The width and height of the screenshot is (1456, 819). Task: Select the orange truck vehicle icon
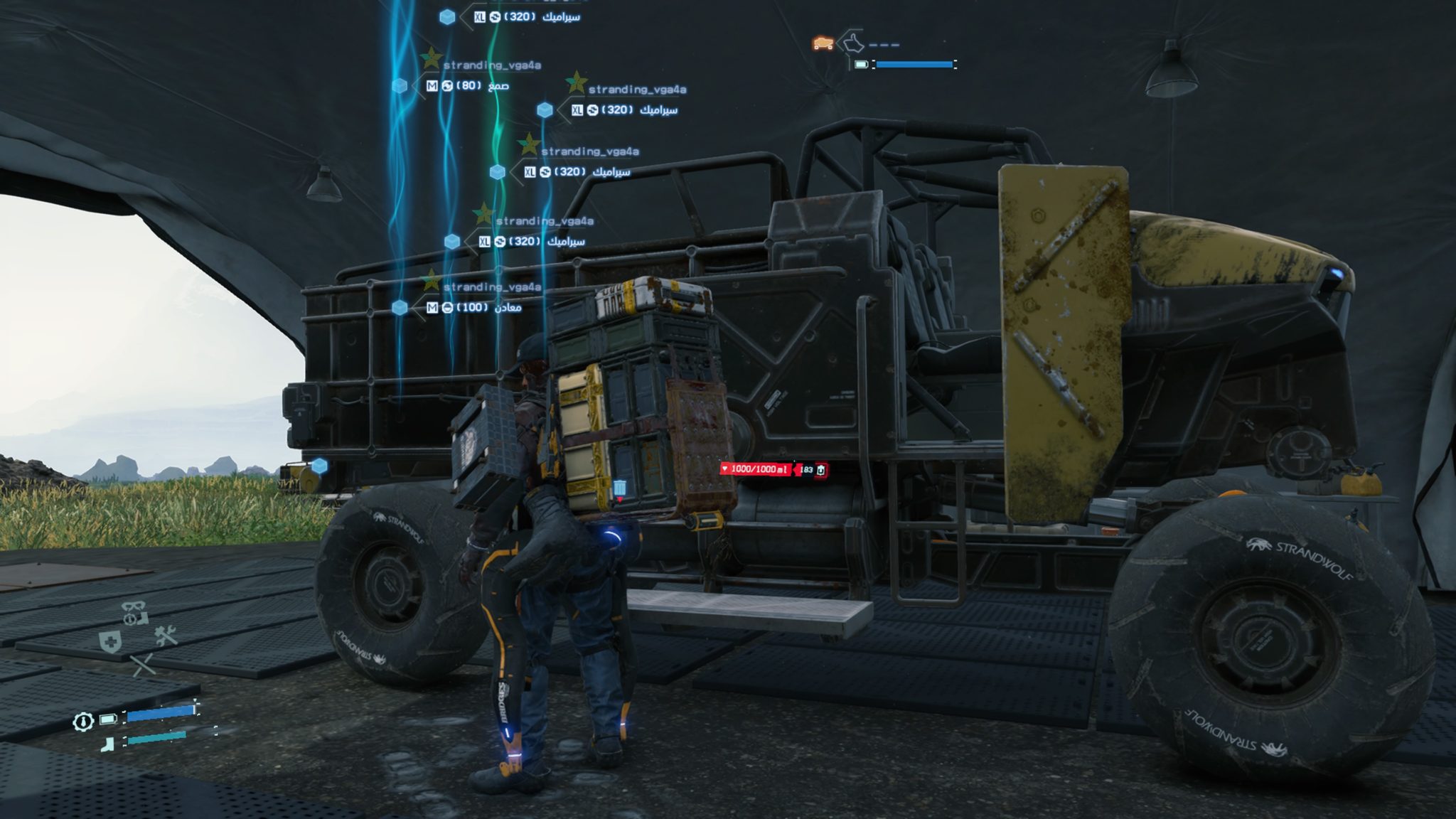pos(823,43)
